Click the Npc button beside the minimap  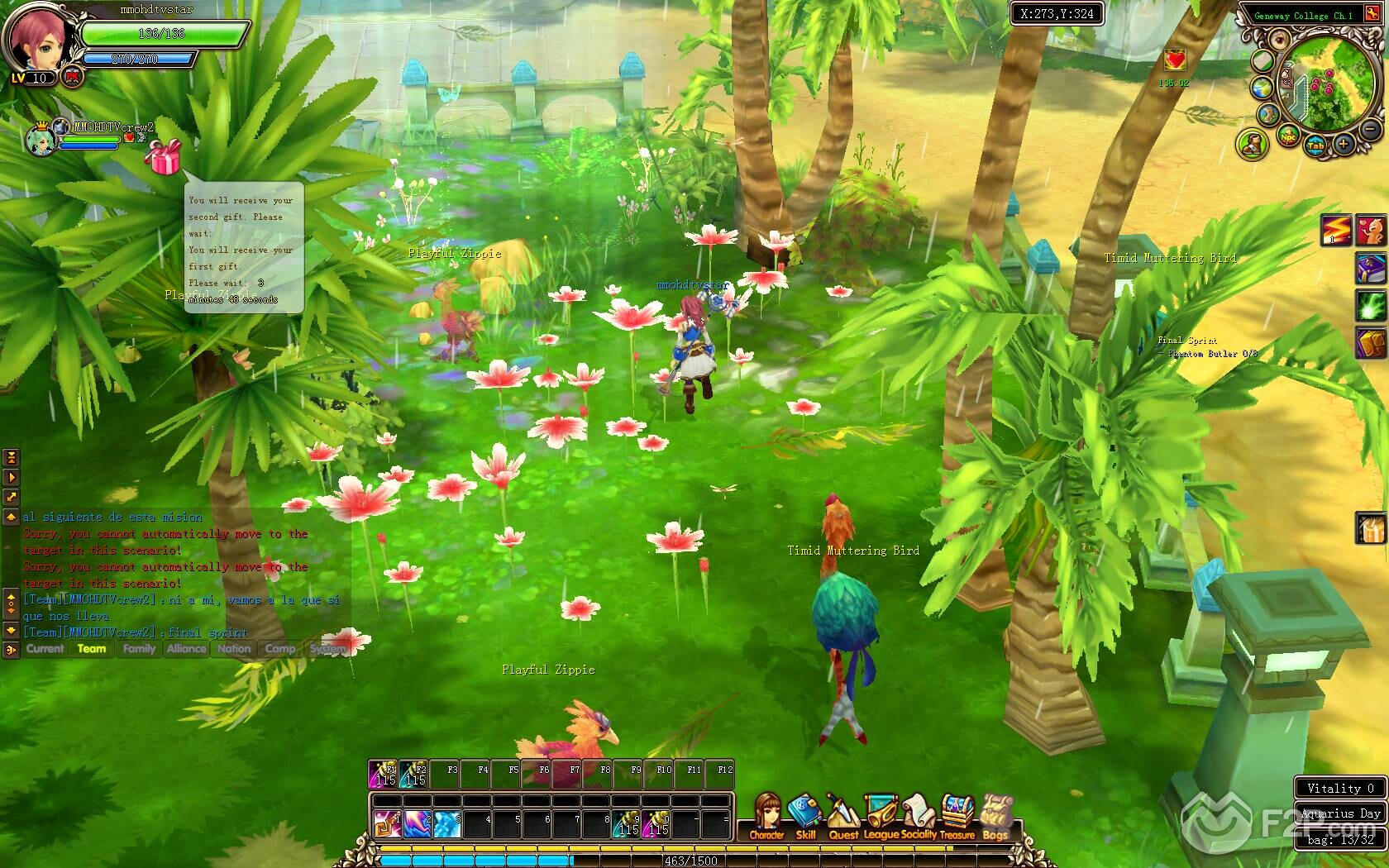[x=1287, y=137]
